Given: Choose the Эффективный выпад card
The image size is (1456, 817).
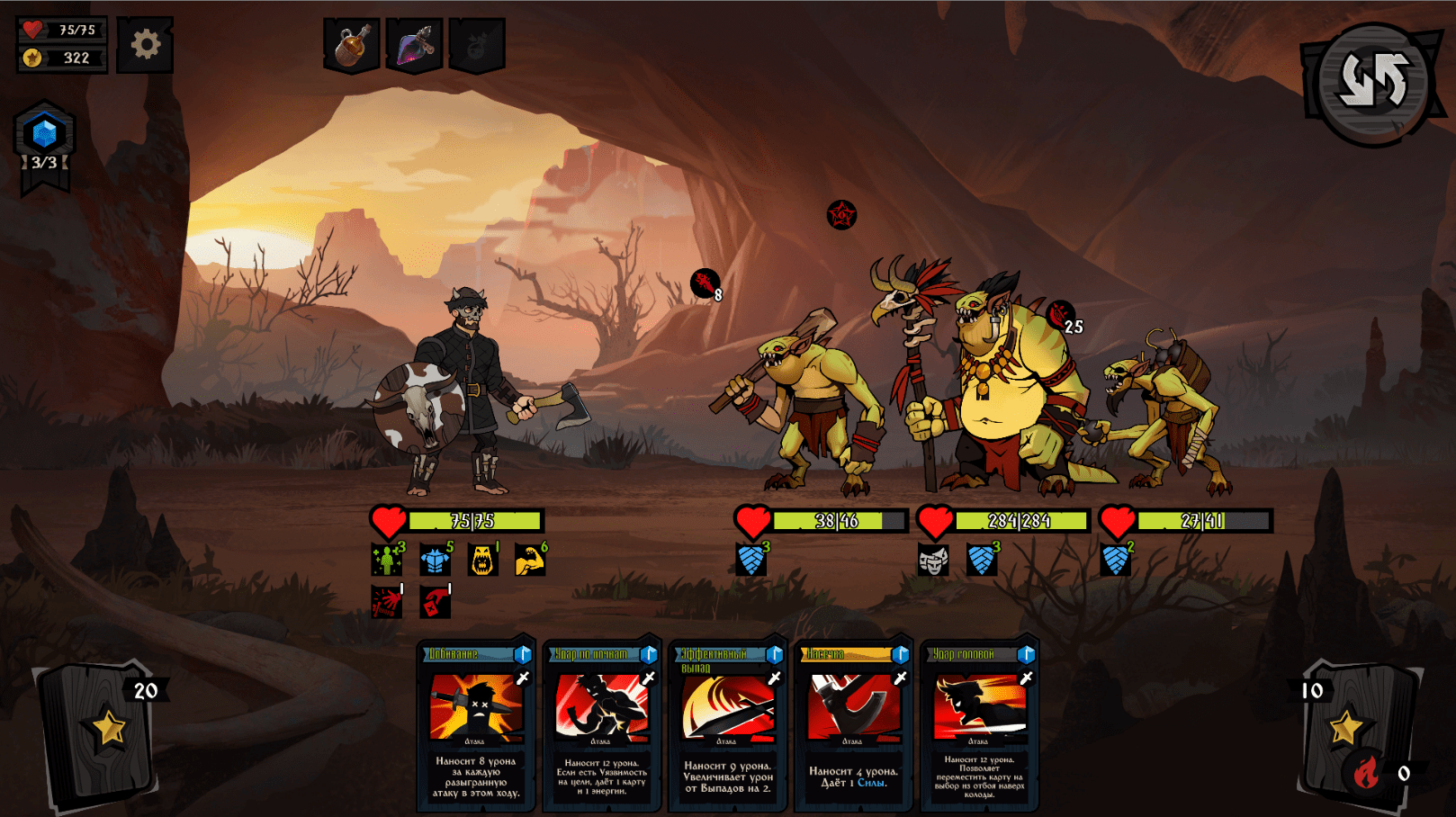Looking at the screenshot, I should [727, 725].
